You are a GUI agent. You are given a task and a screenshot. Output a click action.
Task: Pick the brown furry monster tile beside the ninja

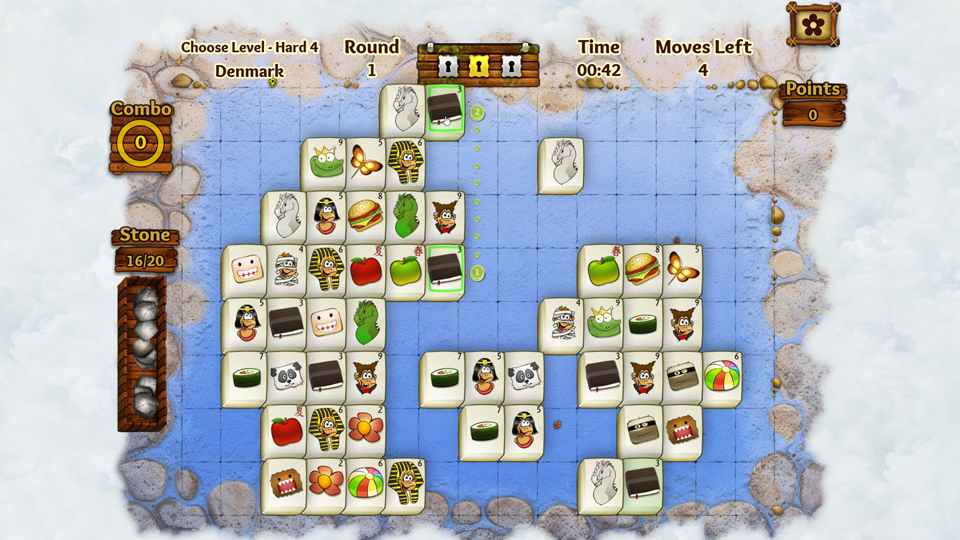681,431
